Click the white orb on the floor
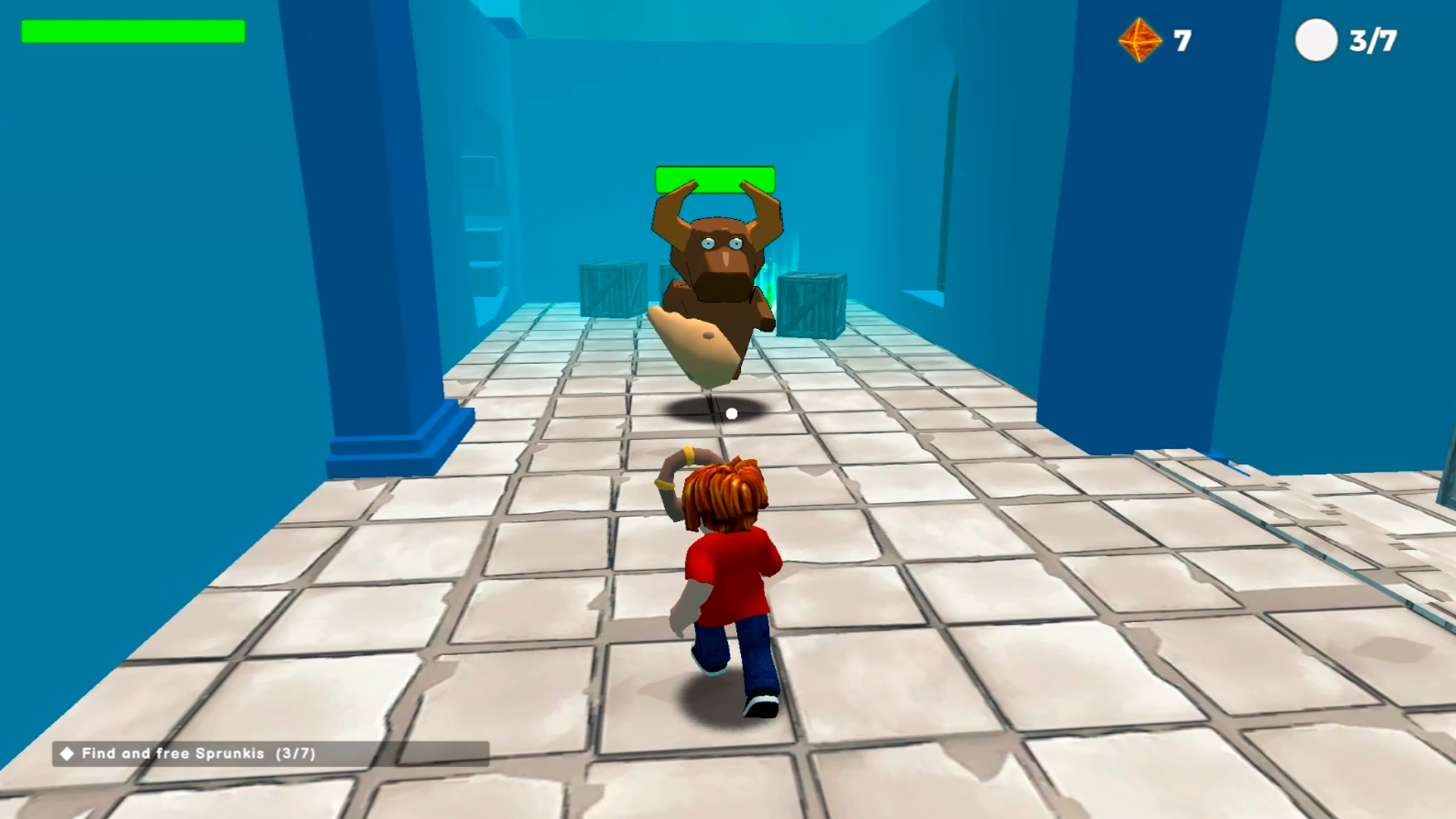 [732, 412]
